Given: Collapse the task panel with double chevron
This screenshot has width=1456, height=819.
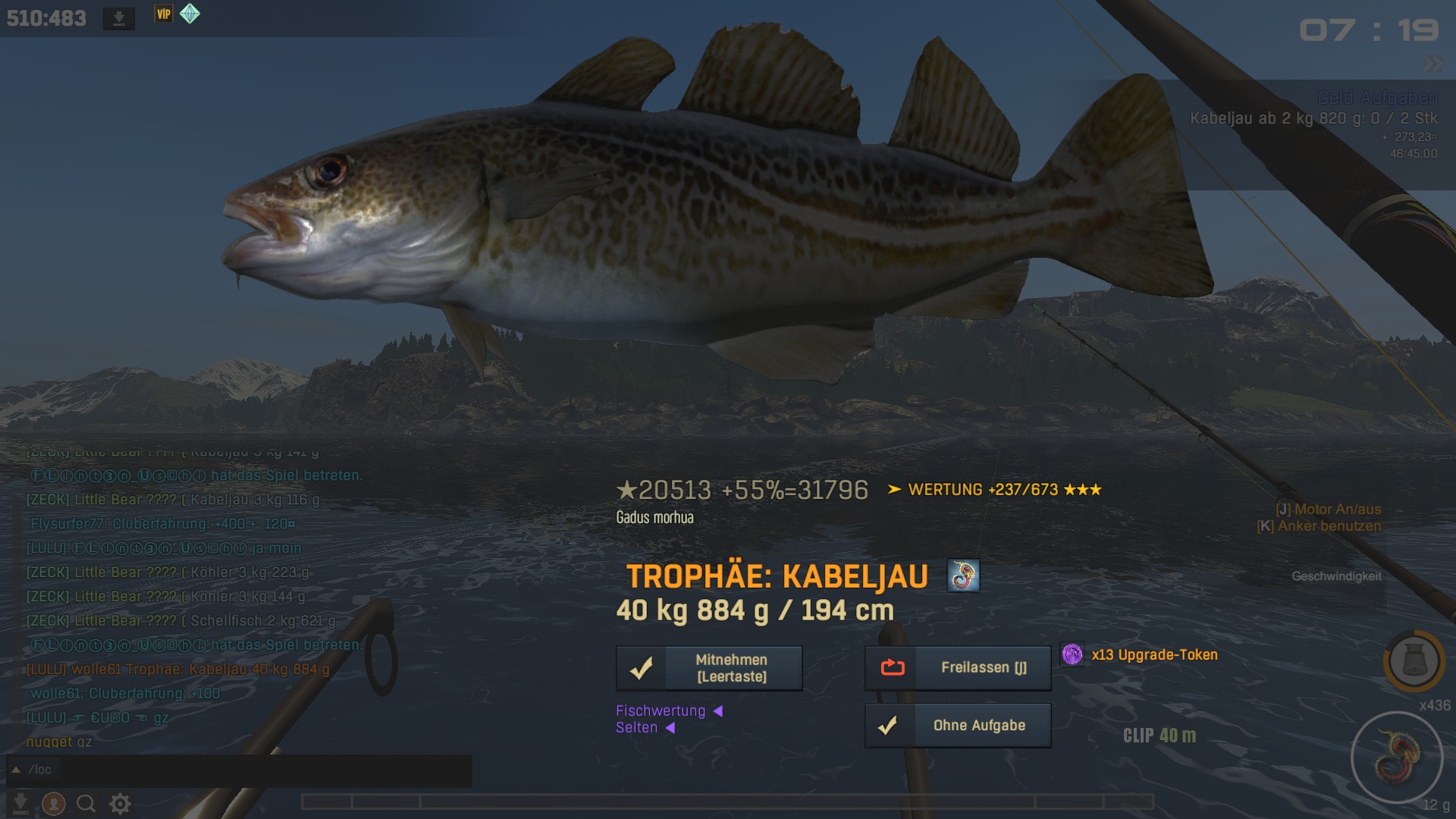Looking at the screenshot, I should click(1432, 64).
